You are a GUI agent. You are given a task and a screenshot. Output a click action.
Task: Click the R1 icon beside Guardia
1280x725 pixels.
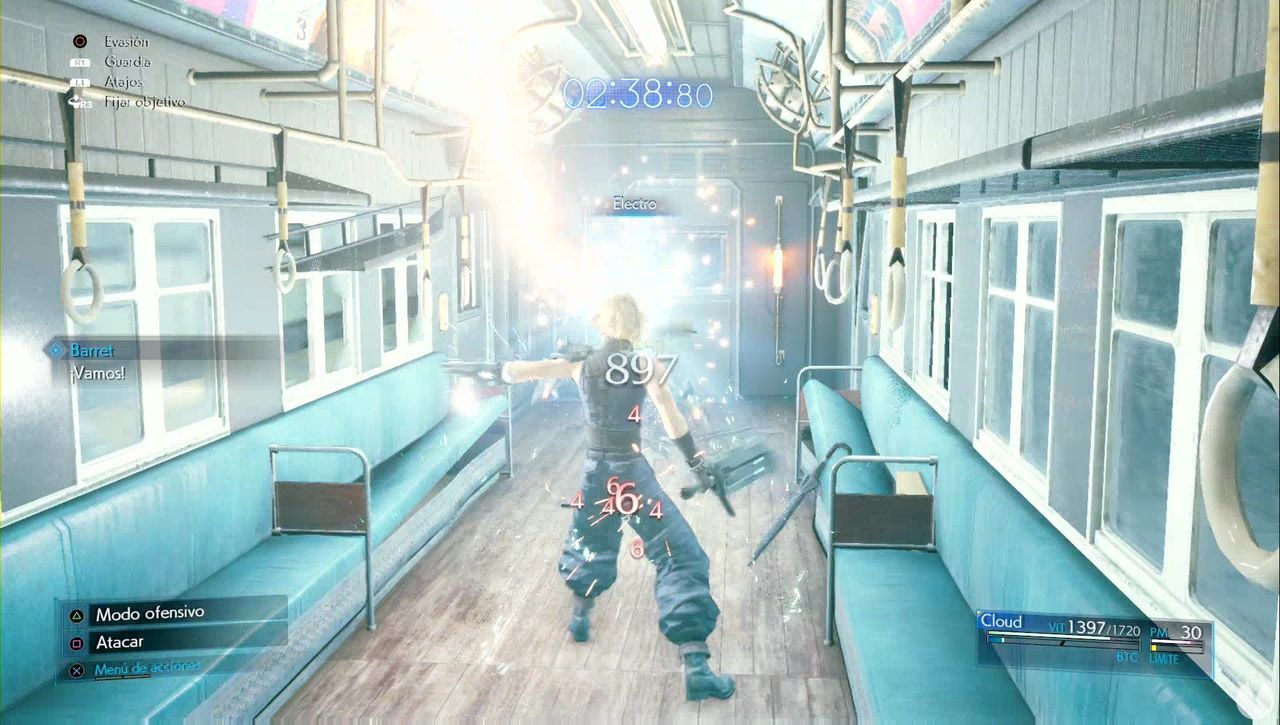(80, 62)
